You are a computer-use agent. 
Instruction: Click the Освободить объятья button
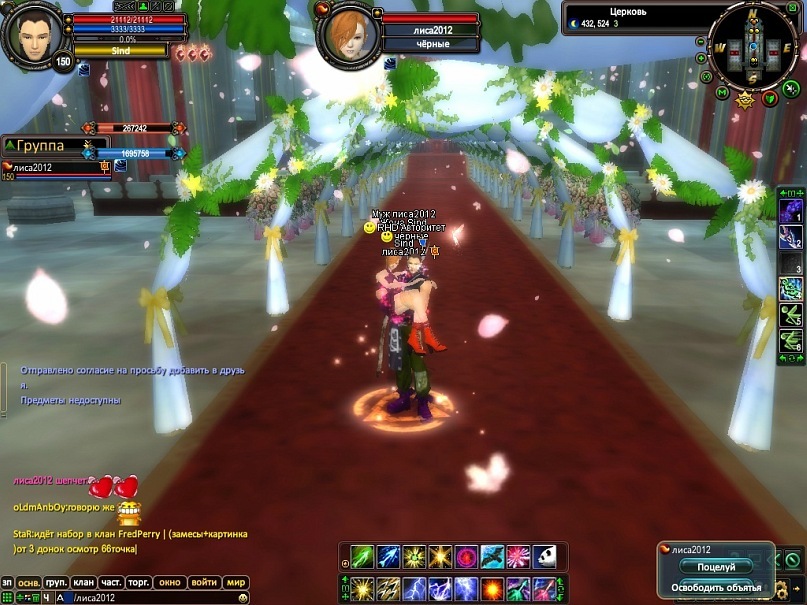tap(716, 587)
